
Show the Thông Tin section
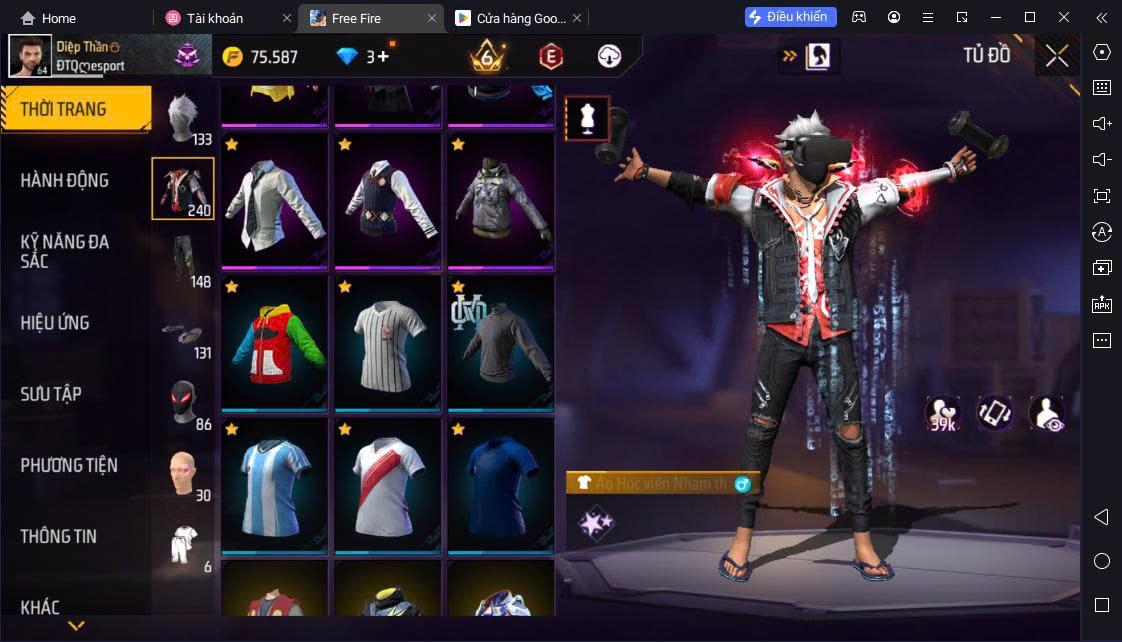(x=59, y=536)
